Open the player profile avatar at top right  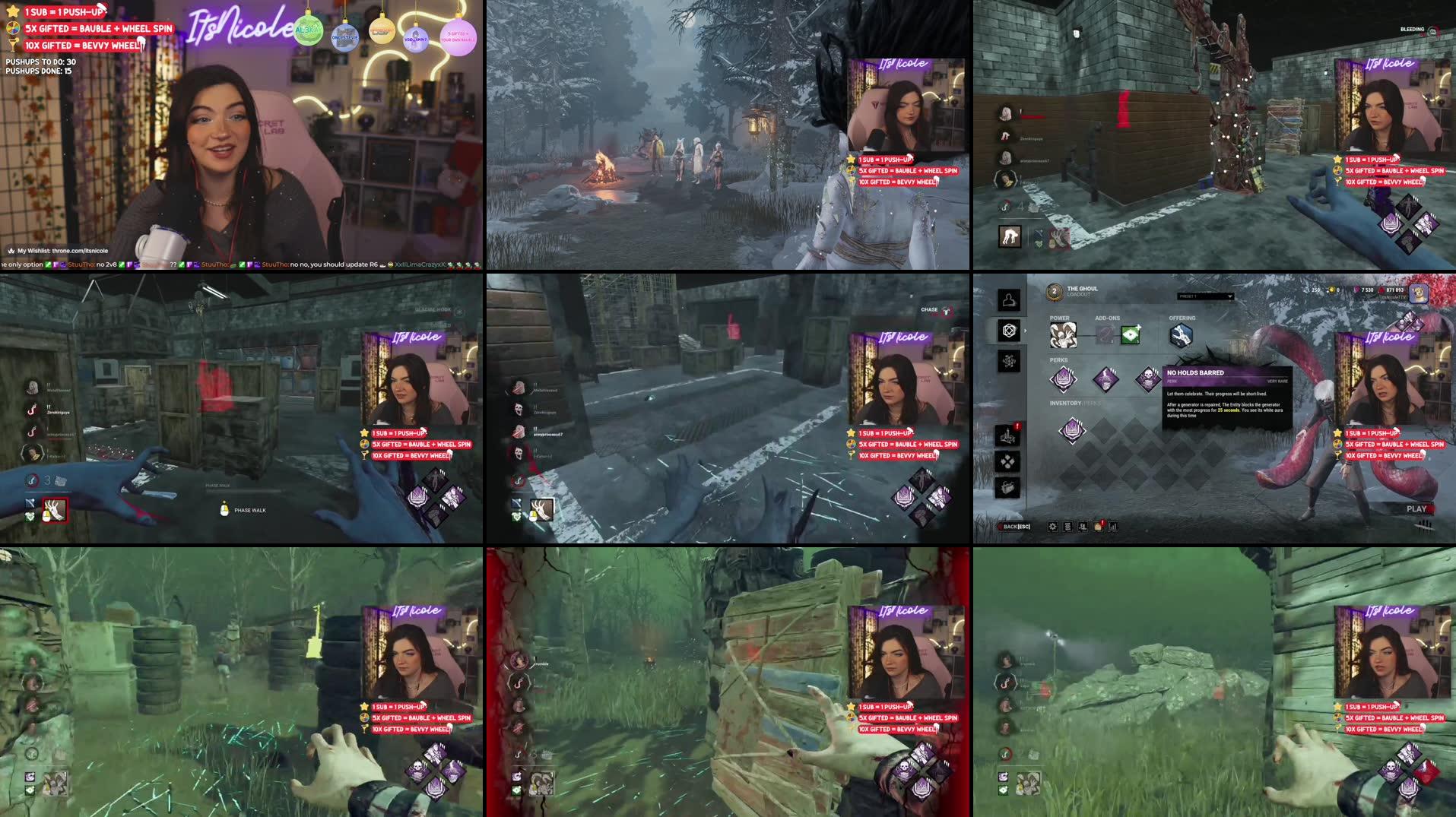[1419, 295]
